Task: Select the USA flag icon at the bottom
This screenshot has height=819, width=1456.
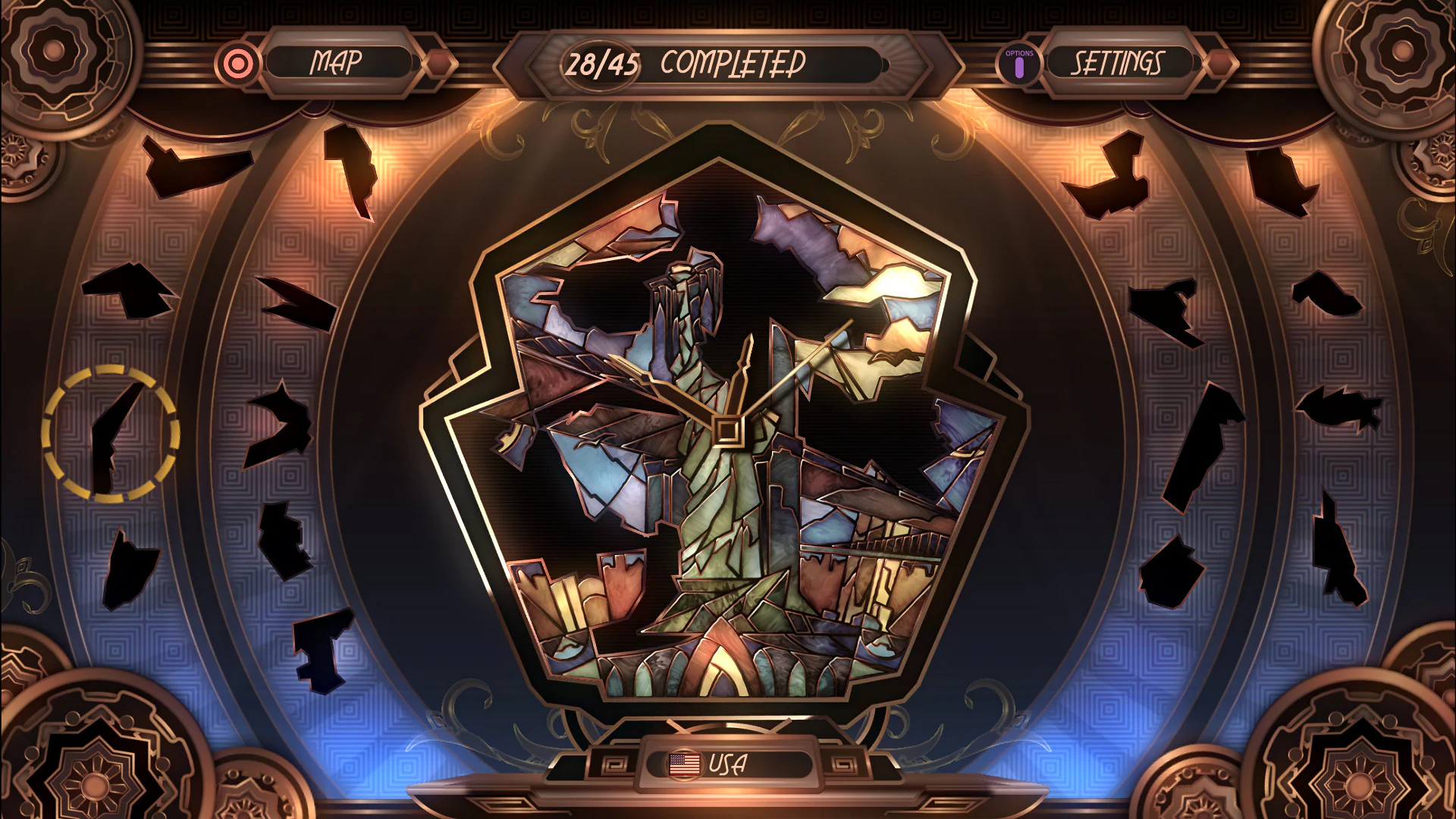Action: click(x=683, y=764)
